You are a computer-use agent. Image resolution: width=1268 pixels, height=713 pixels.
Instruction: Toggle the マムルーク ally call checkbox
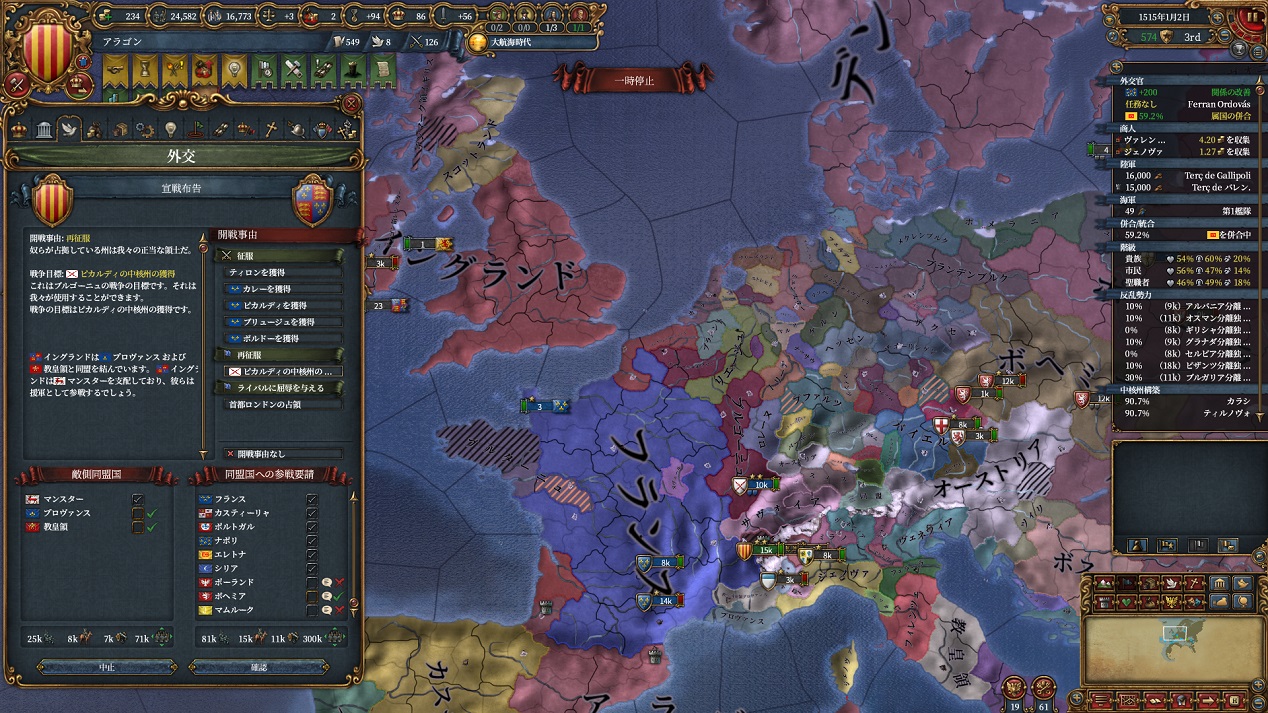pyautogui.click(x=313, y=610)
